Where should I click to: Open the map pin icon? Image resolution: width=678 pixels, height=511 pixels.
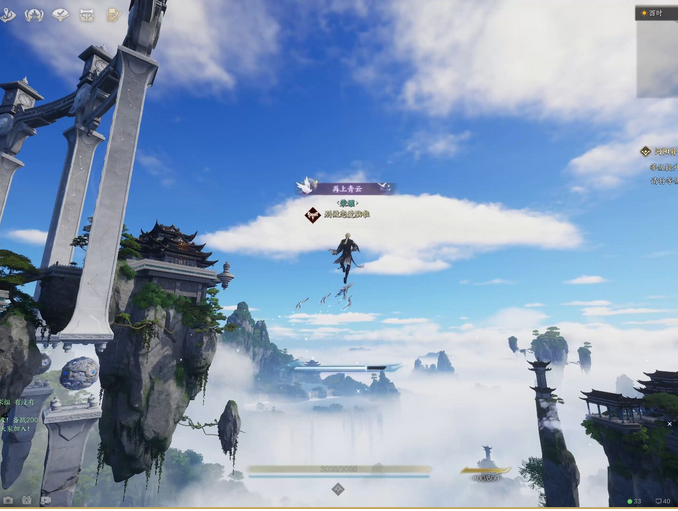(8, 15)
